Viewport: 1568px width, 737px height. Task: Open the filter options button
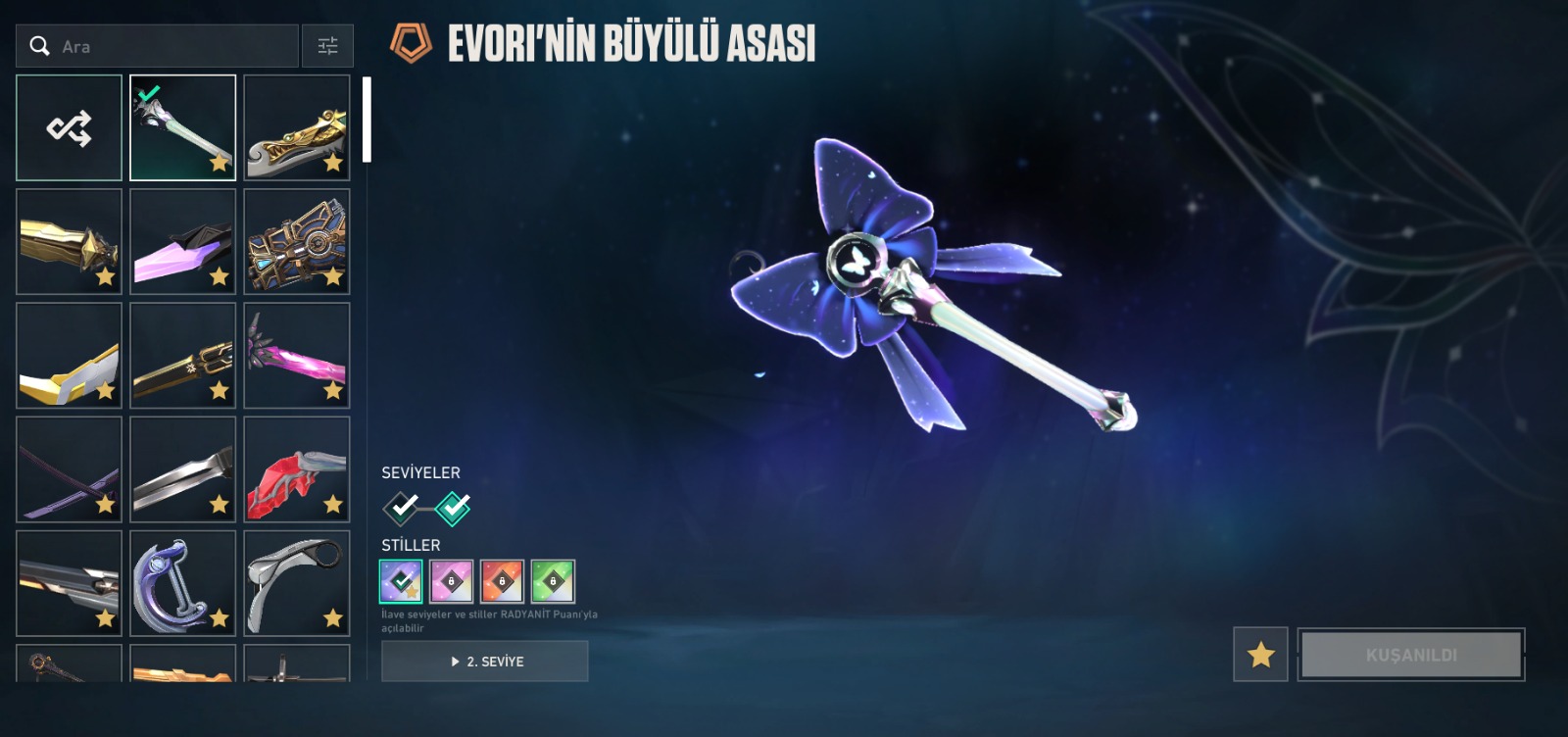click(327, 46)
